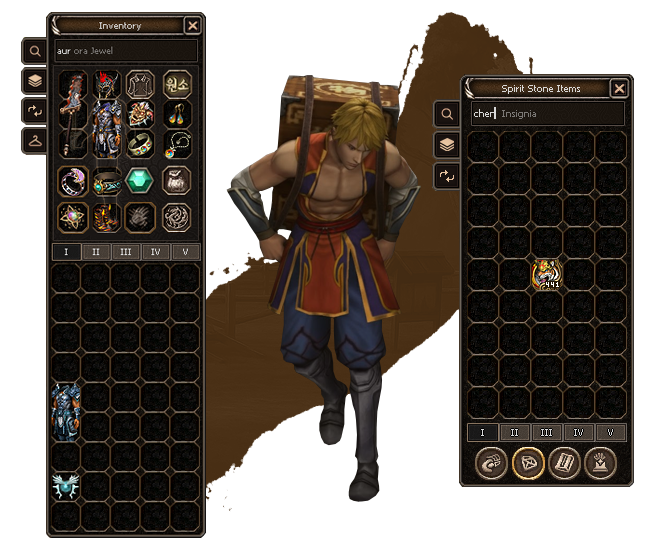The image size is (655, 549).
Task: Close the Spirit Stone Items window
Action: coord(619,88)
